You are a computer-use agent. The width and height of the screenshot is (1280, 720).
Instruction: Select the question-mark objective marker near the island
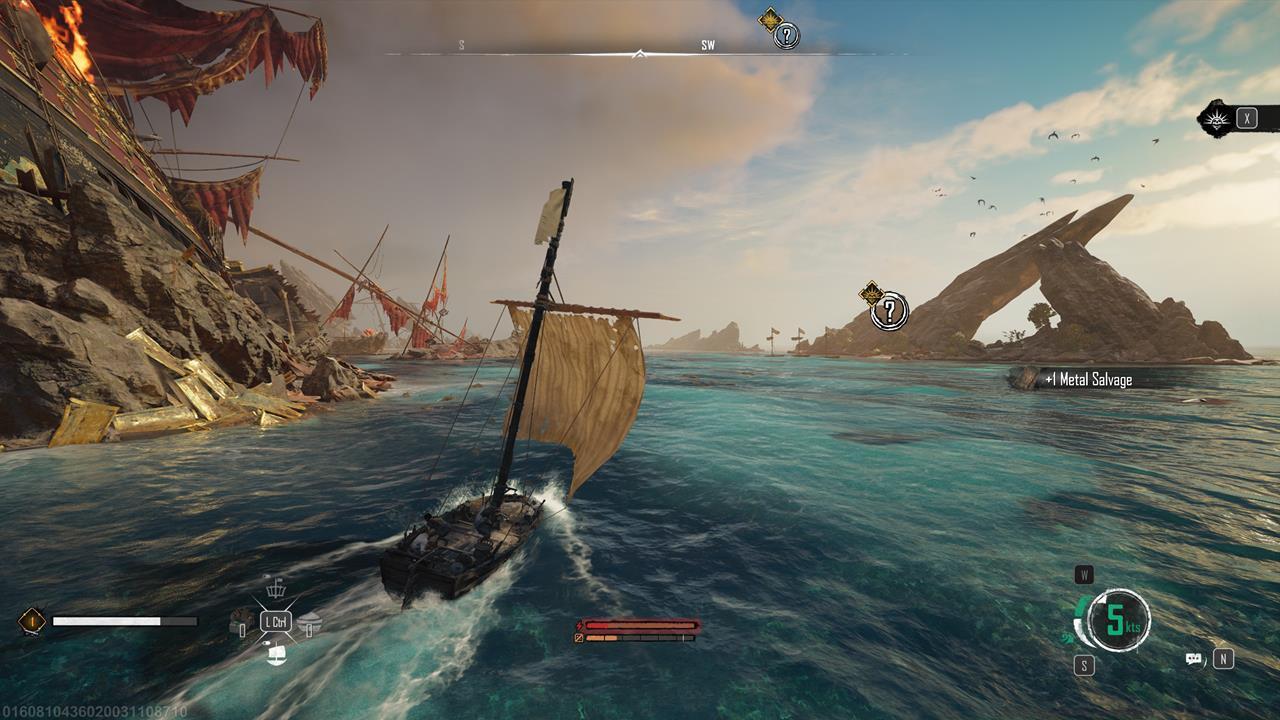point(888,311)
